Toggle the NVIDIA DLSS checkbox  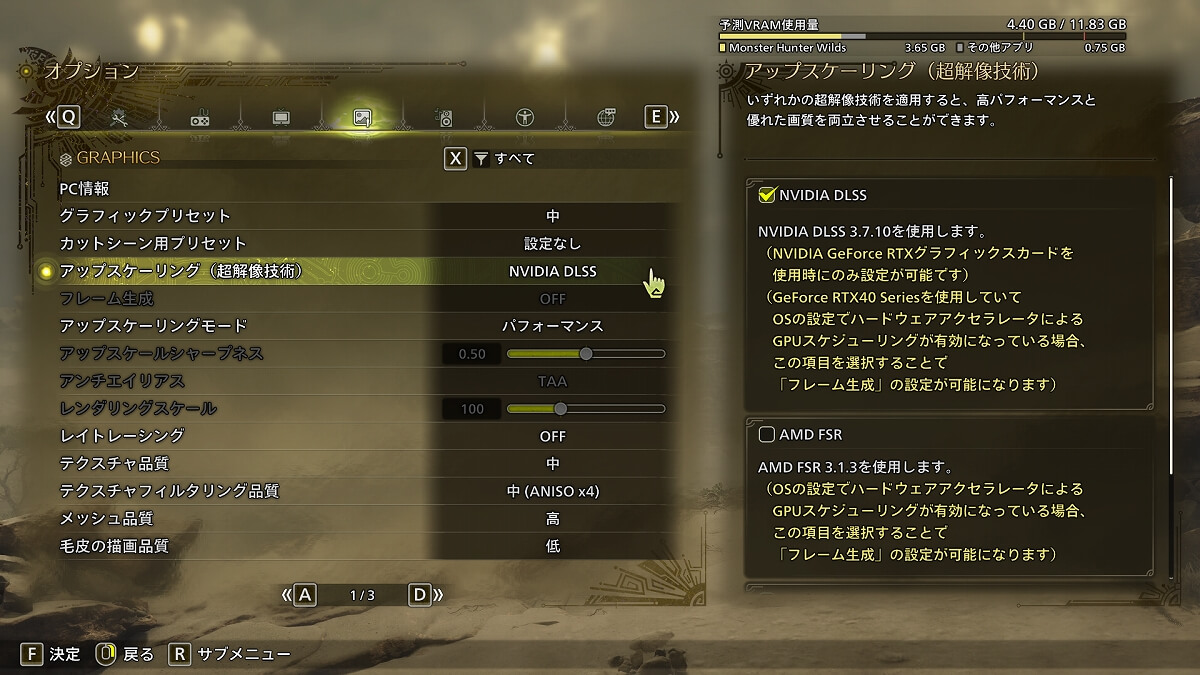coord(767,195)
